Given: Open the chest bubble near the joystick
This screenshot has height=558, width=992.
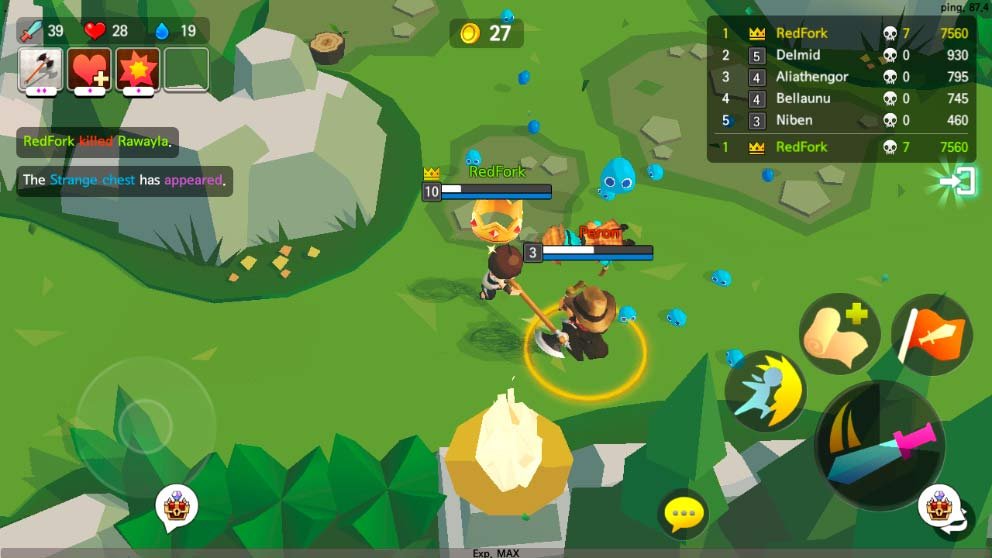Looking at the screenshot, I should tap(176, 507).
